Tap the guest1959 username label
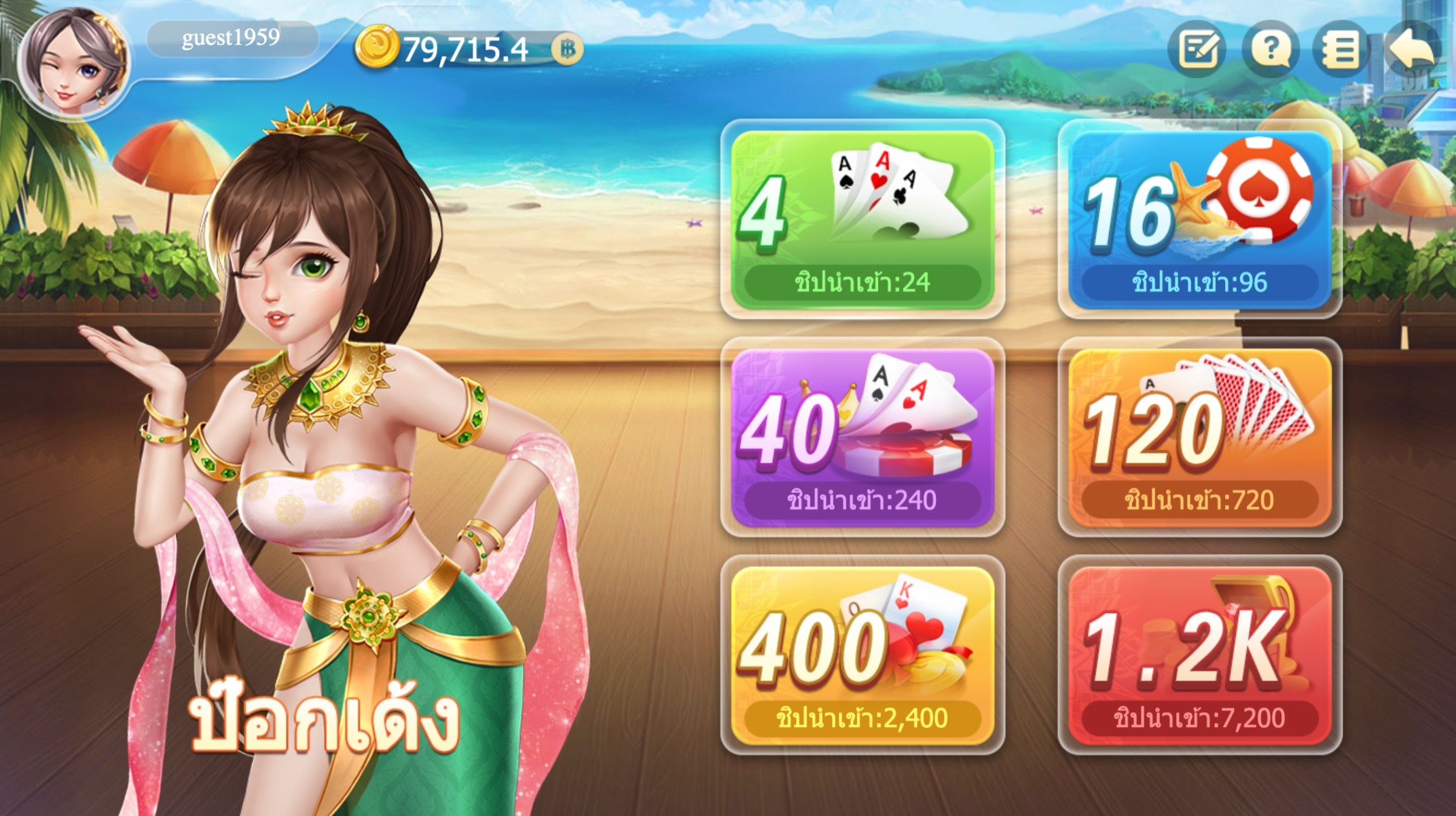 click(231, 38)
